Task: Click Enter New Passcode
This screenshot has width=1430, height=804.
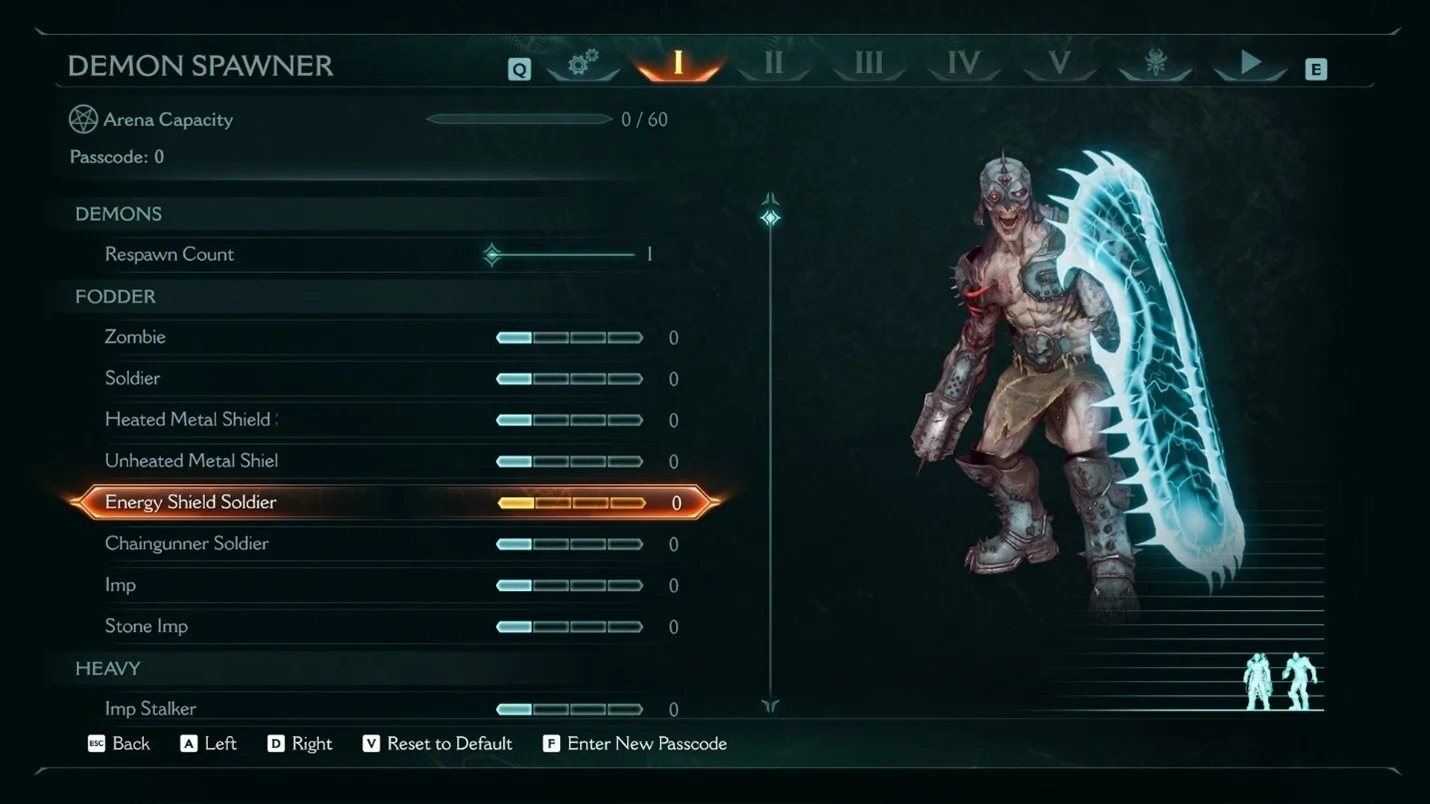Action: [635, 744]
